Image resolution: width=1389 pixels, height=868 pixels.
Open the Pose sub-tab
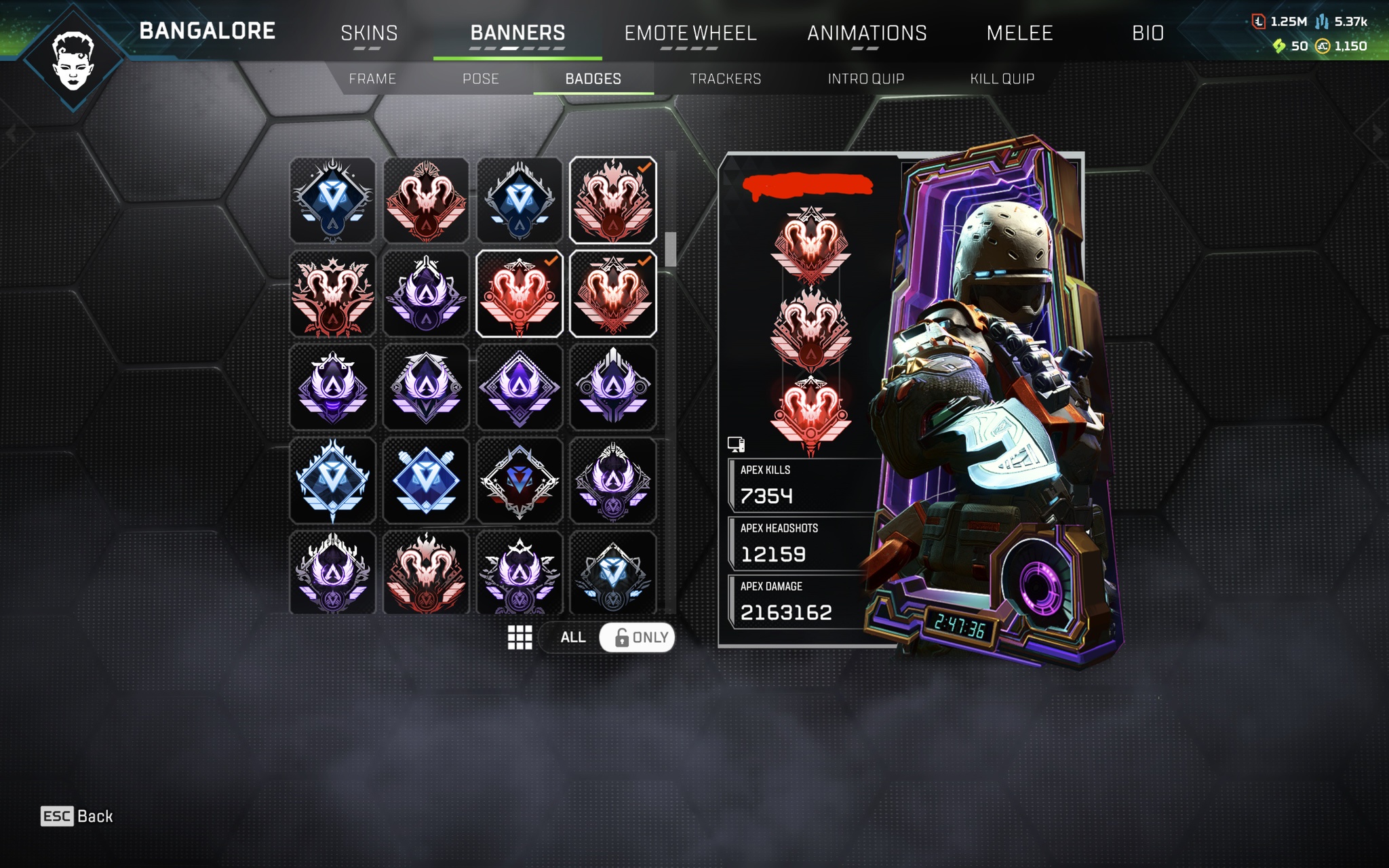pyautogui.click(x=480, y=79)
